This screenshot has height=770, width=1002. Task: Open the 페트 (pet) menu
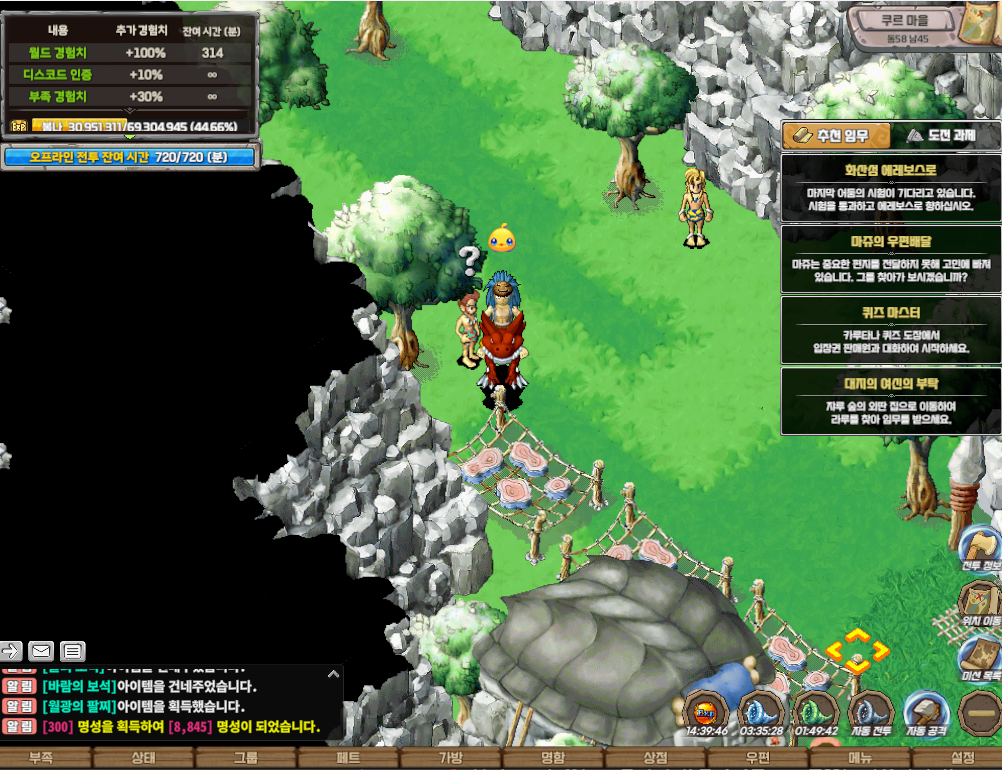point(348,758)
